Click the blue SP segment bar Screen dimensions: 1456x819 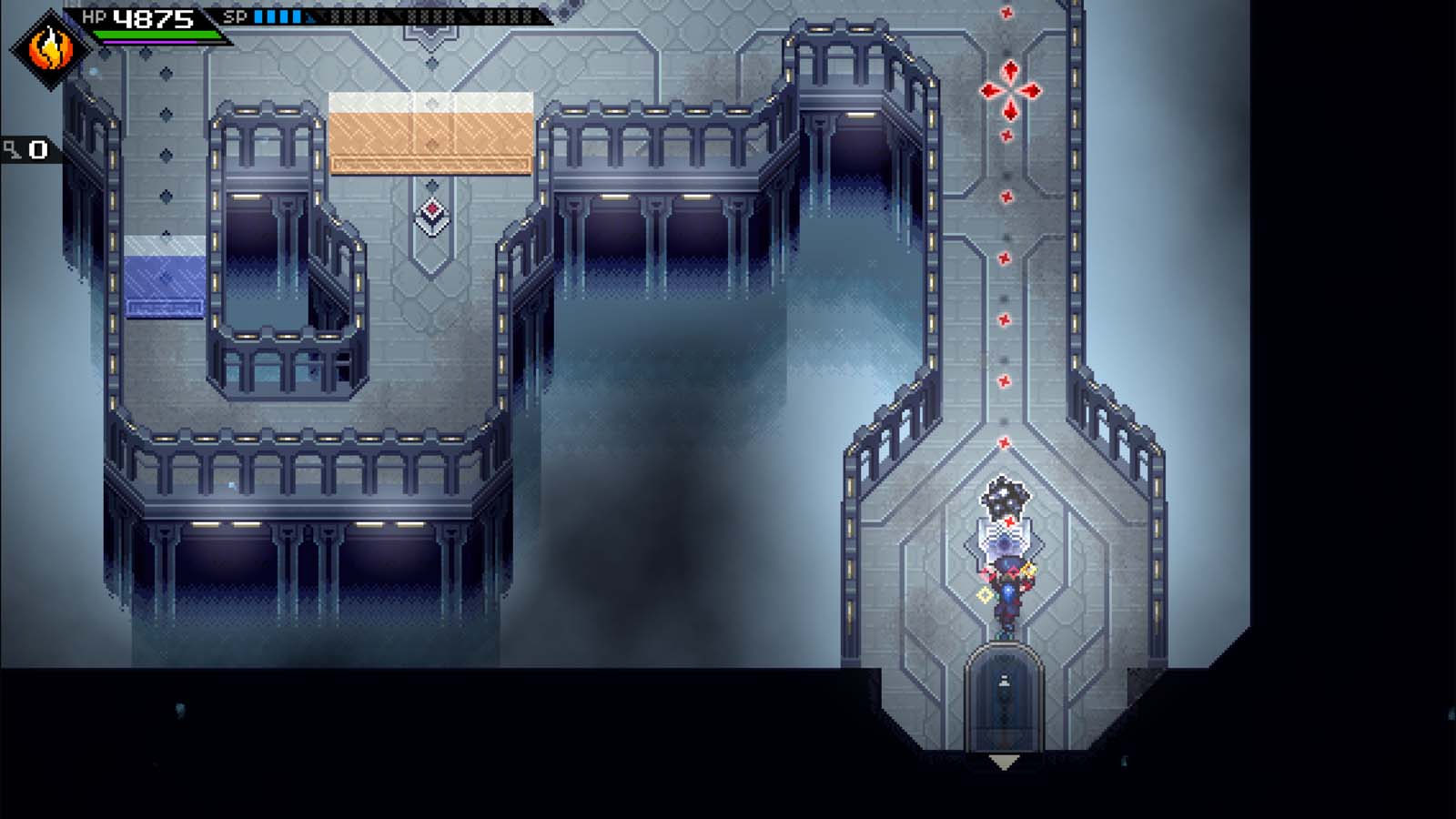click(278, 15)
